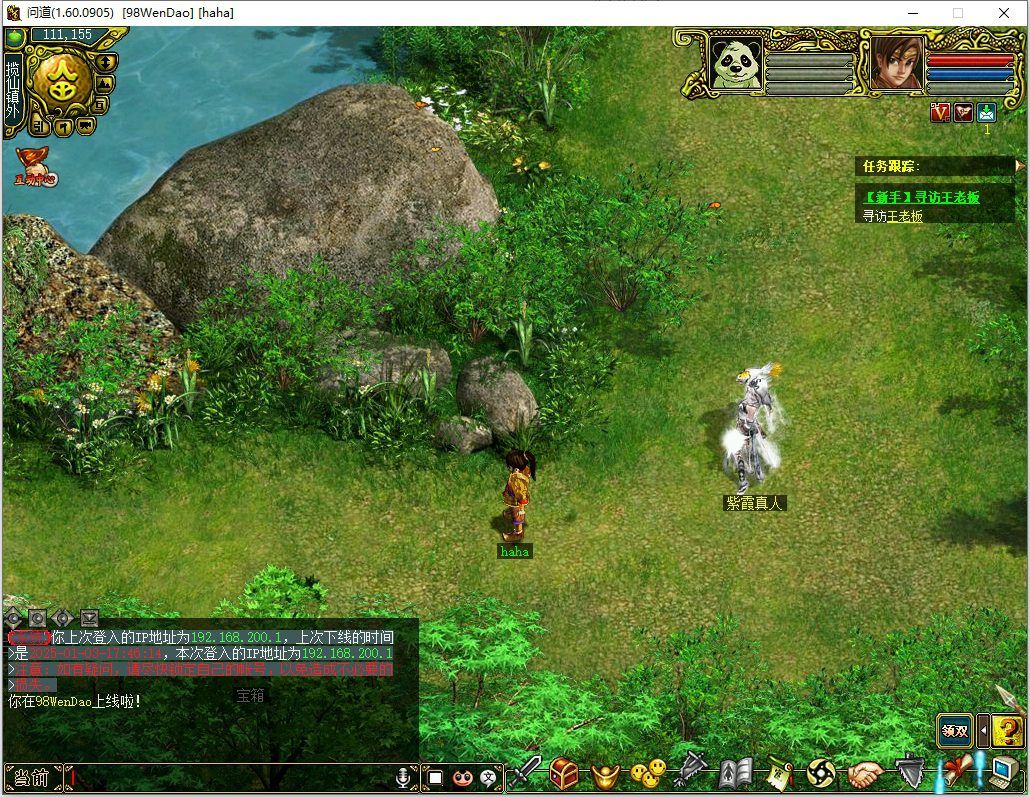Follow the 【新手】寻访王老板 quest link
Viewport: 1030px width, 797px height.
[x=922, y=197]
